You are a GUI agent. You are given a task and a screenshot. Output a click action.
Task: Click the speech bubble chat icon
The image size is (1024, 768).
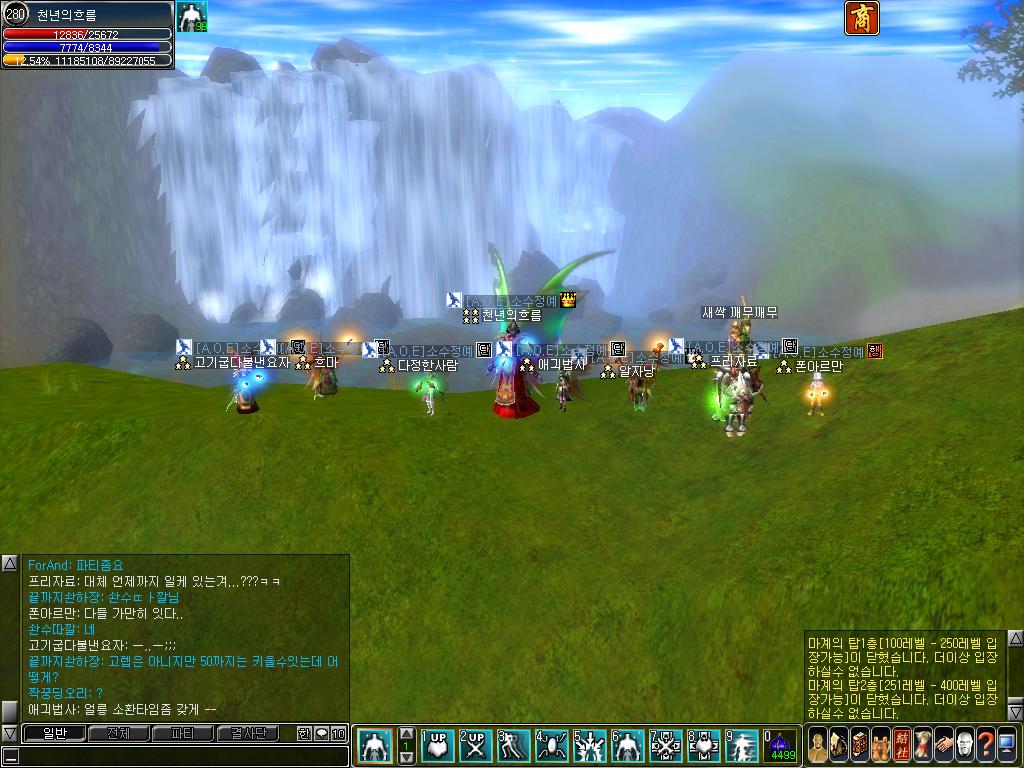point(321,734)
